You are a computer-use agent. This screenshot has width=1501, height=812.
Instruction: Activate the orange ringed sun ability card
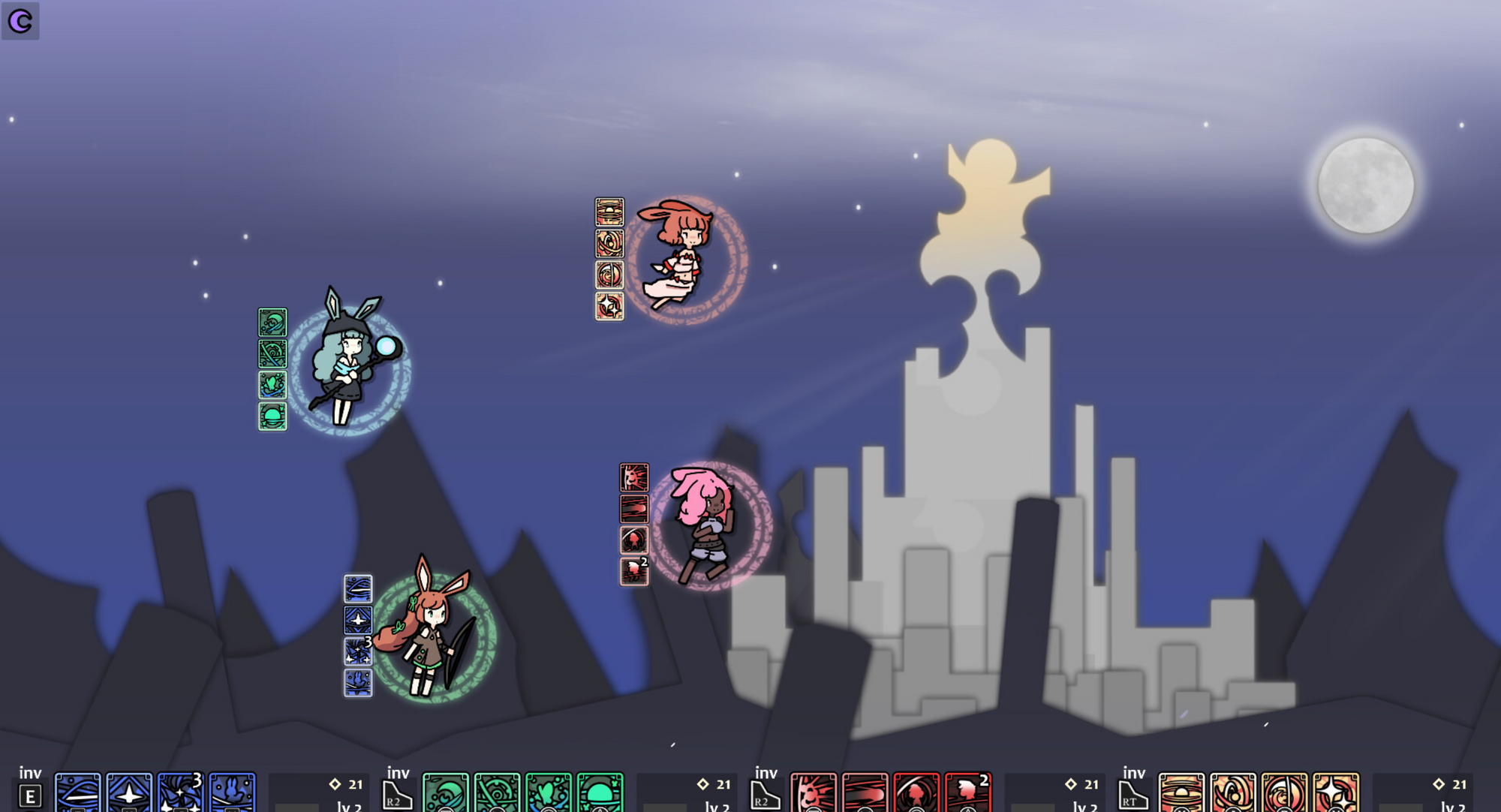click(x=1181, y=793)
